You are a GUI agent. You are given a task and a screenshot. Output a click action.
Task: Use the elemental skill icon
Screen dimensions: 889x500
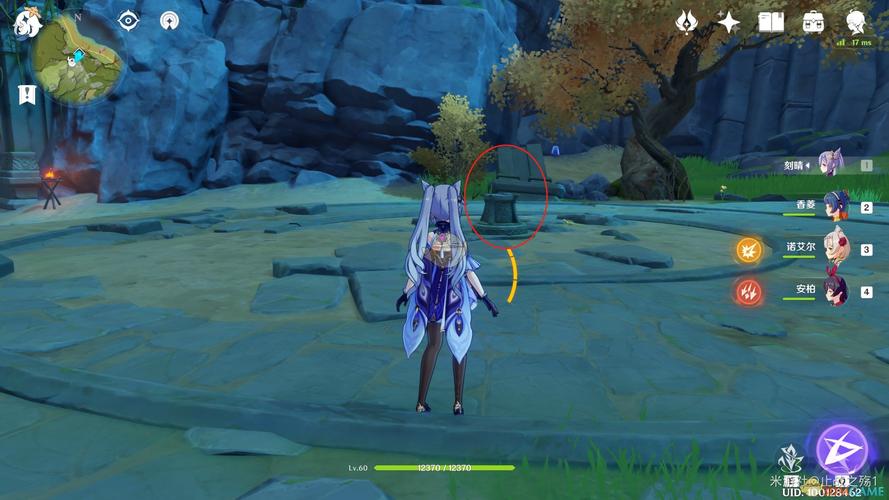(789, 460)
